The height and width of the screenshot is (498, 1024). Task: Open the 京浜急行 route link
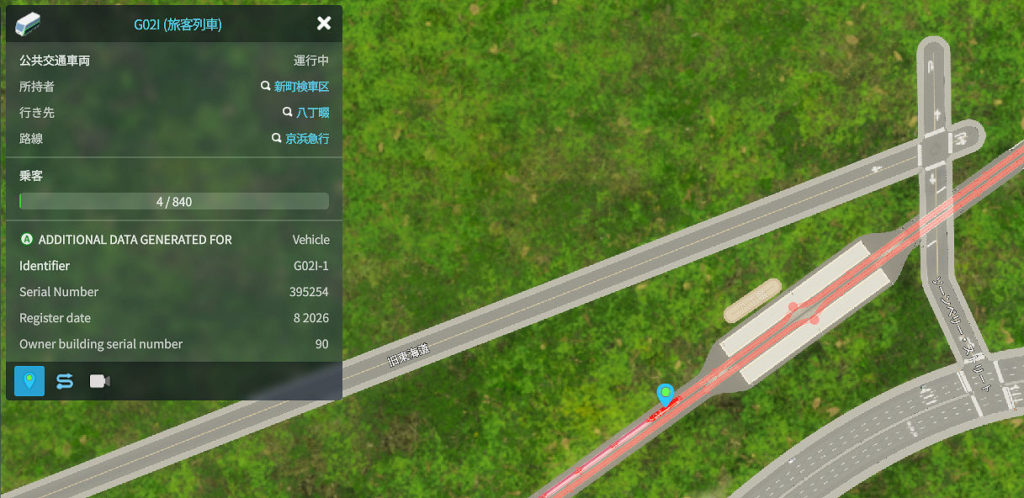coord(307,139)
